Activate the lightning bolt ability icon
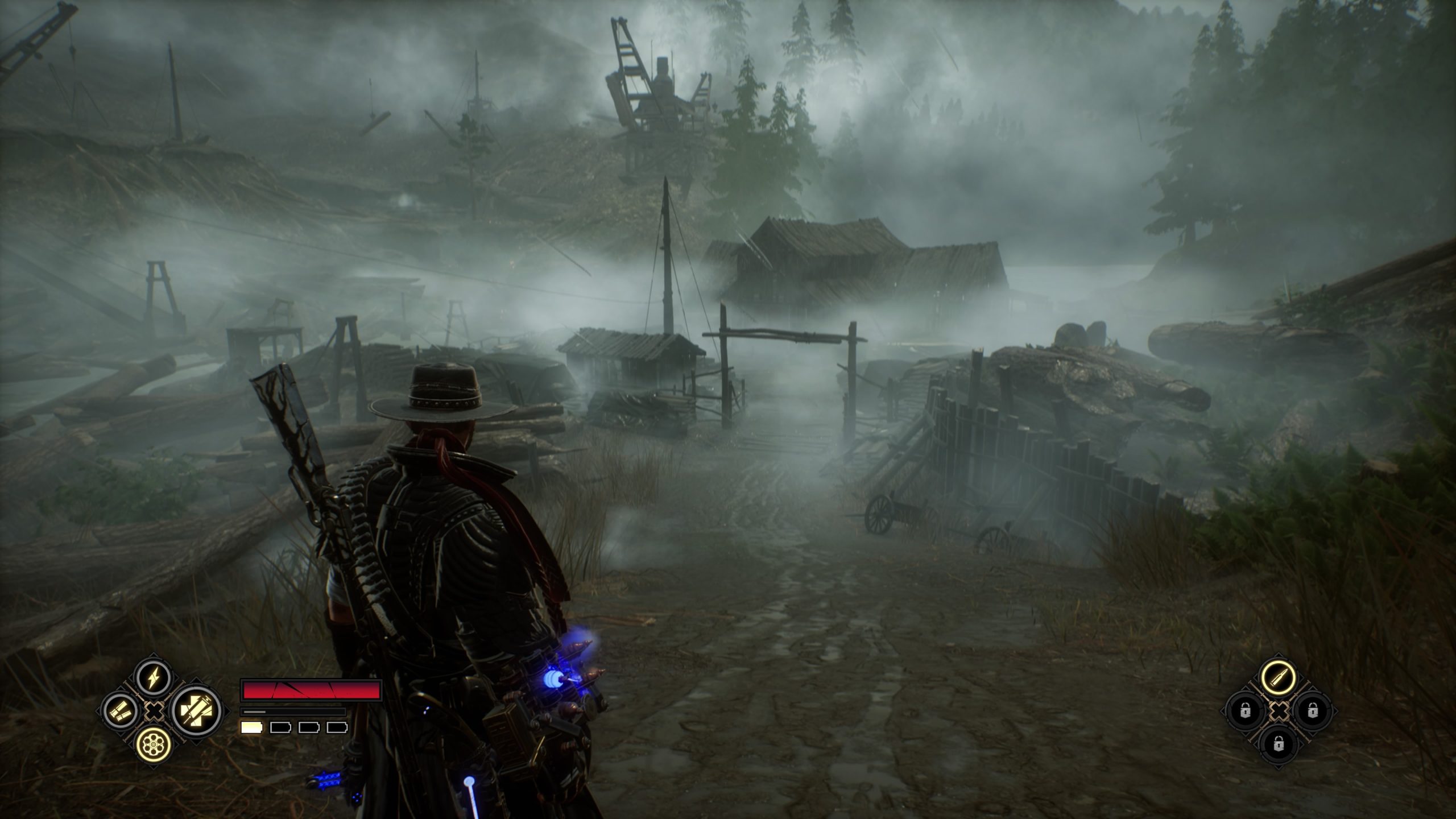 154,677
